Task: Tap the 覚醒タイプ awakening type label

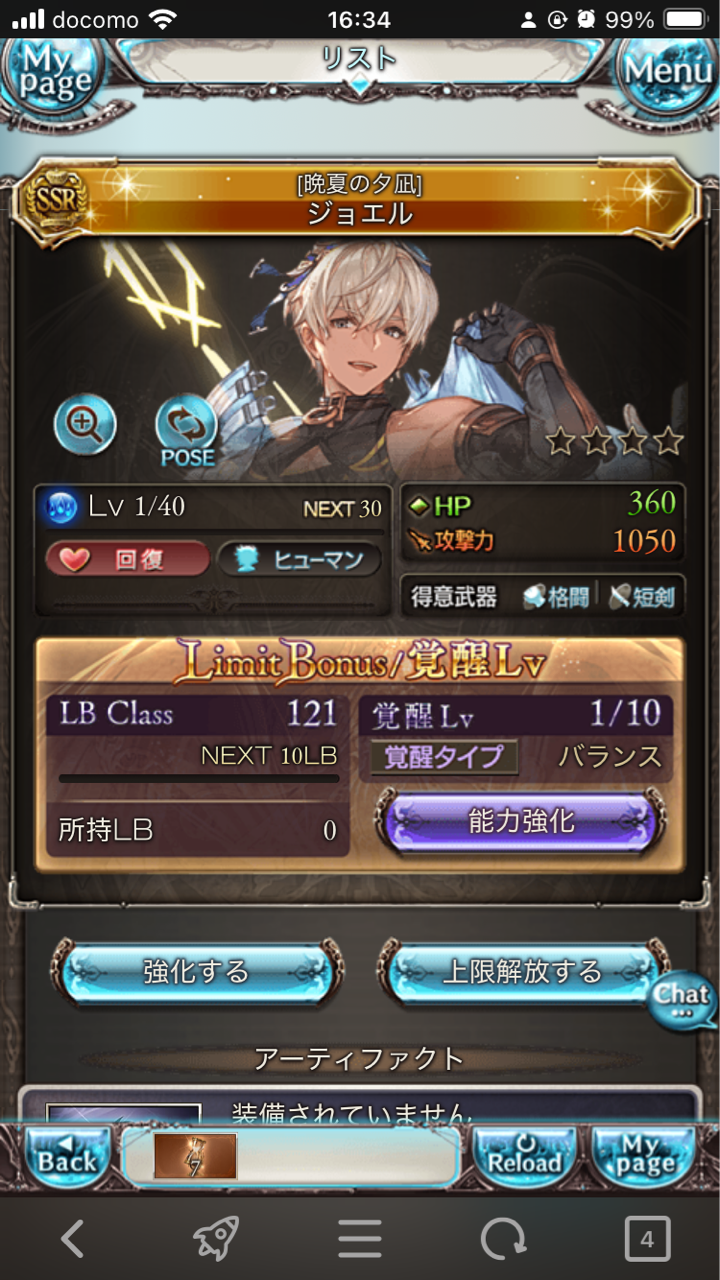Action: pyautogui.click(x=444, y=757)
